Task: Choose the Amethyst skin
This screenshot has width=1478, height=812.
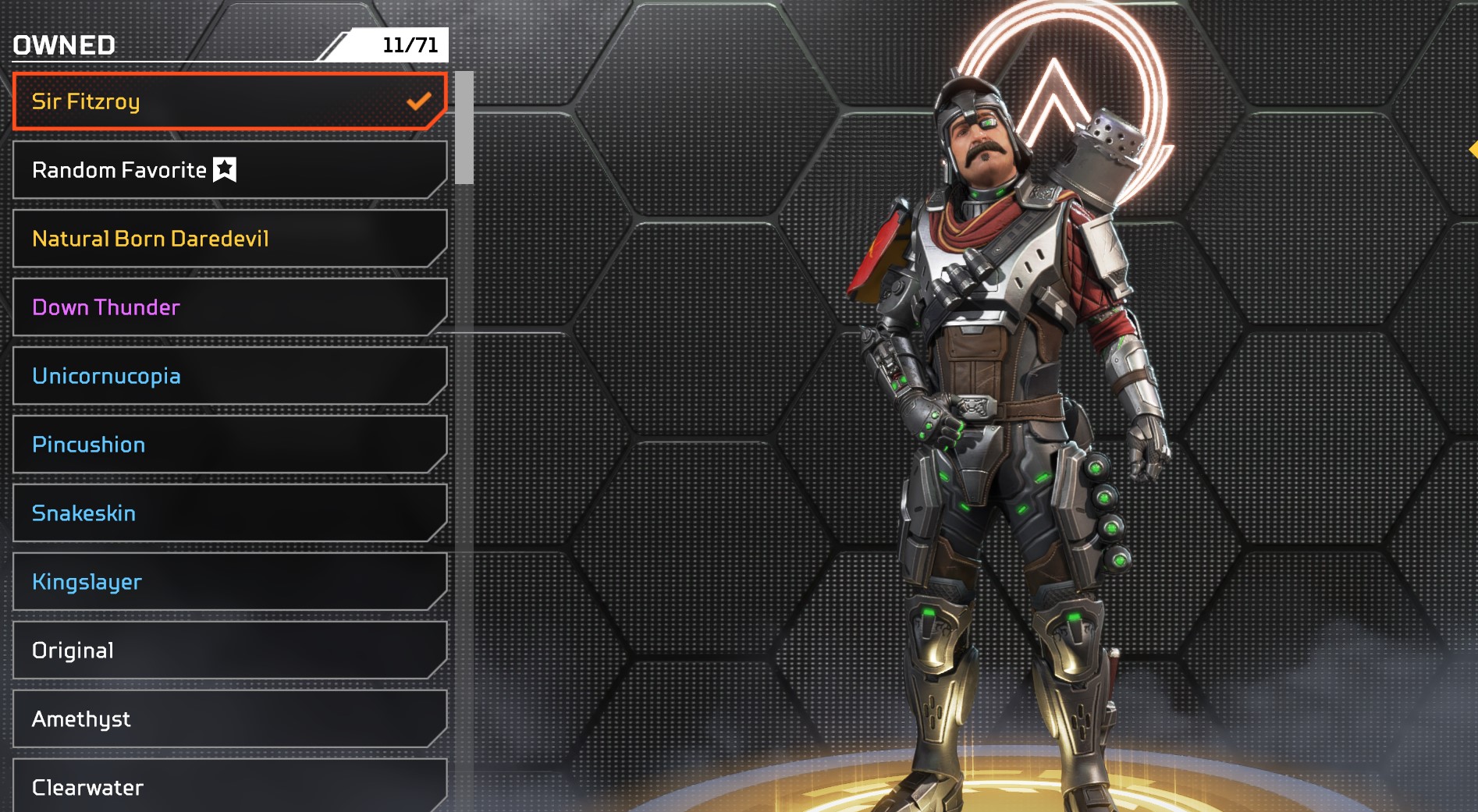Action: pos(229,719)
